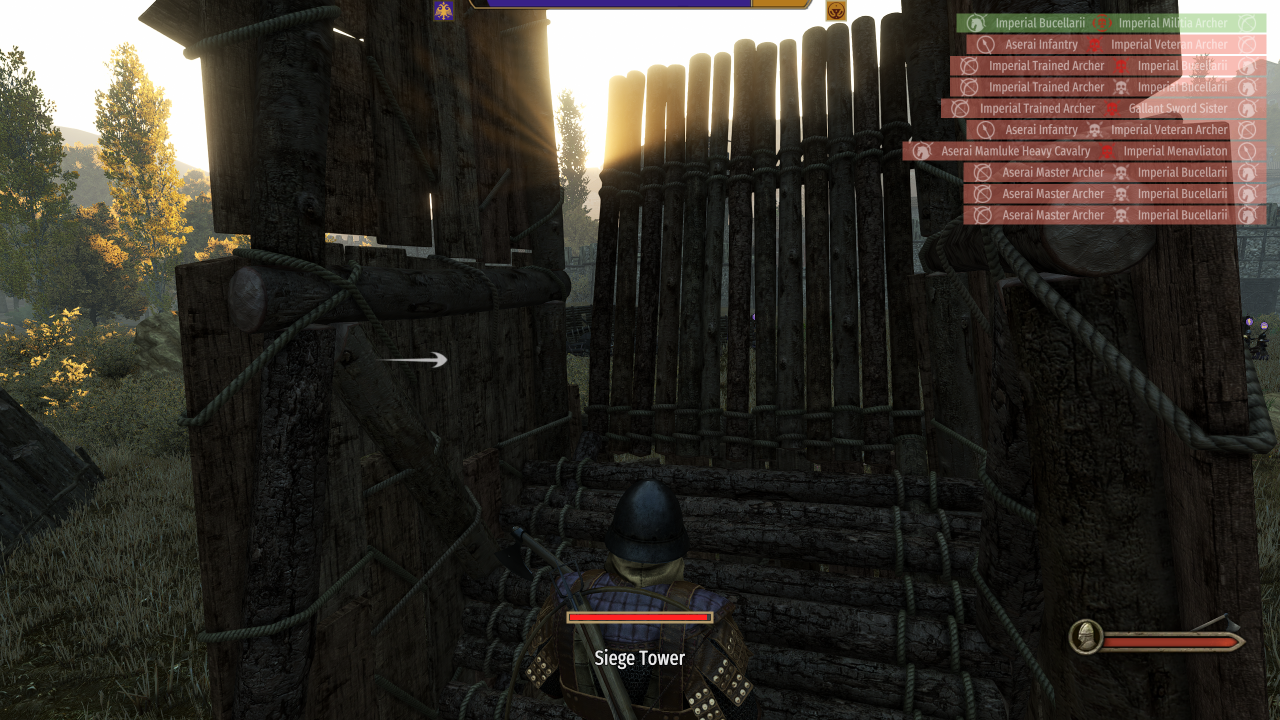This screenshot has height=720, width=1280.
Task: Click the helmet portrait beside the bottom-right health bar
Action: click(x=1085, y=637)
